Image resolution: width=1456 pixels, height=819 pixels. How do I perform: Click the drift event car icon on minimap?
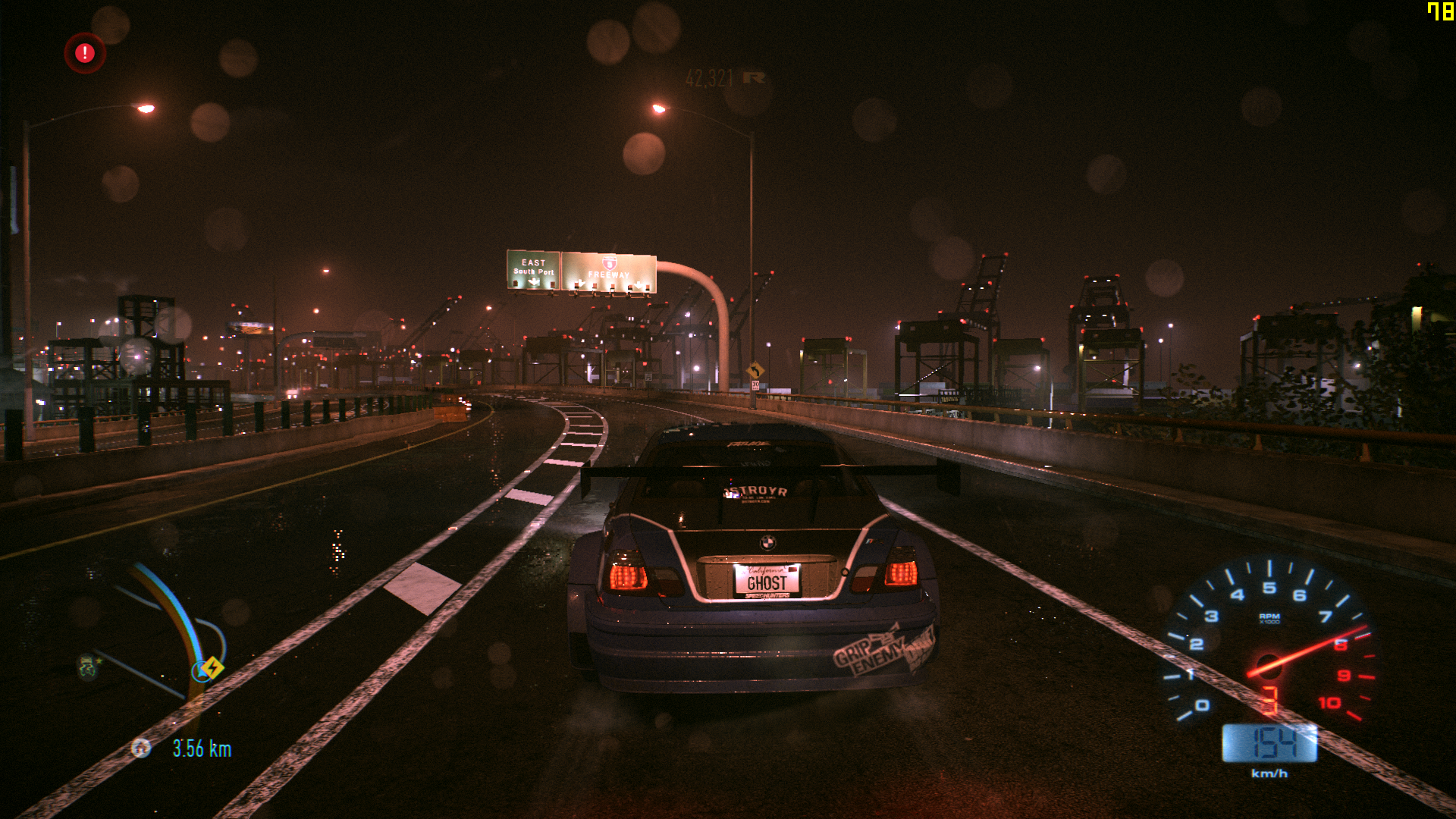tap(88, 665)
